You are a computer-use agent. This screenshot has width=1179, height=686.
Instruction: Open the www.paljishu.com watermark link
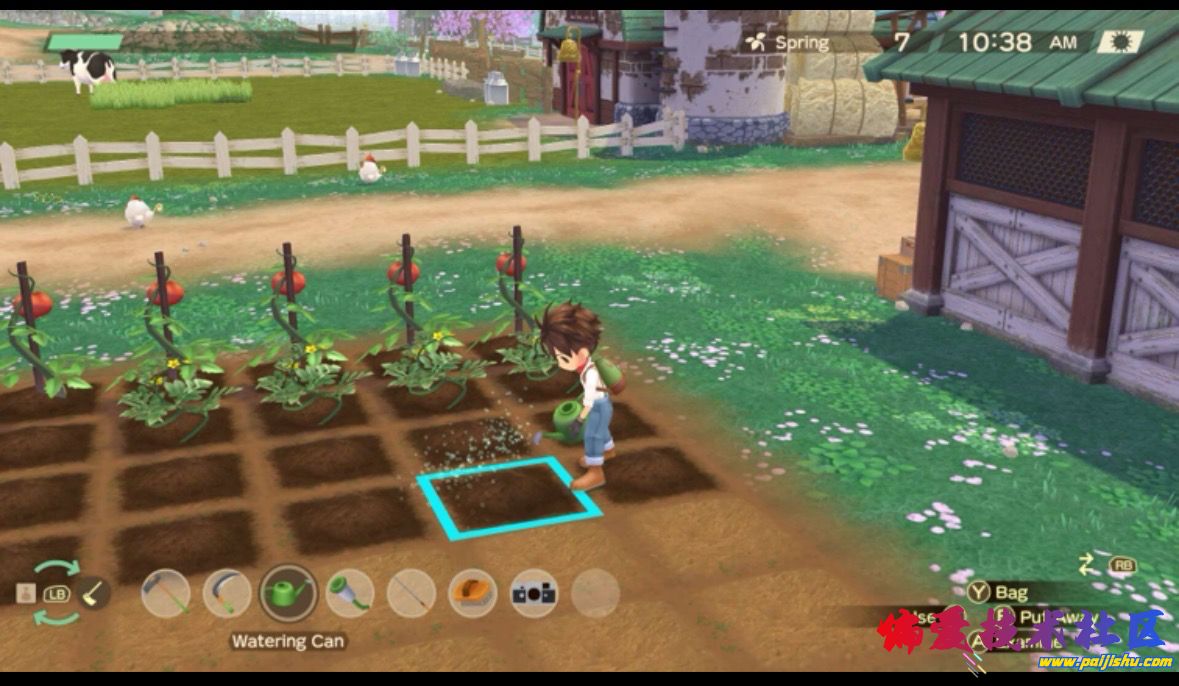1104,661
